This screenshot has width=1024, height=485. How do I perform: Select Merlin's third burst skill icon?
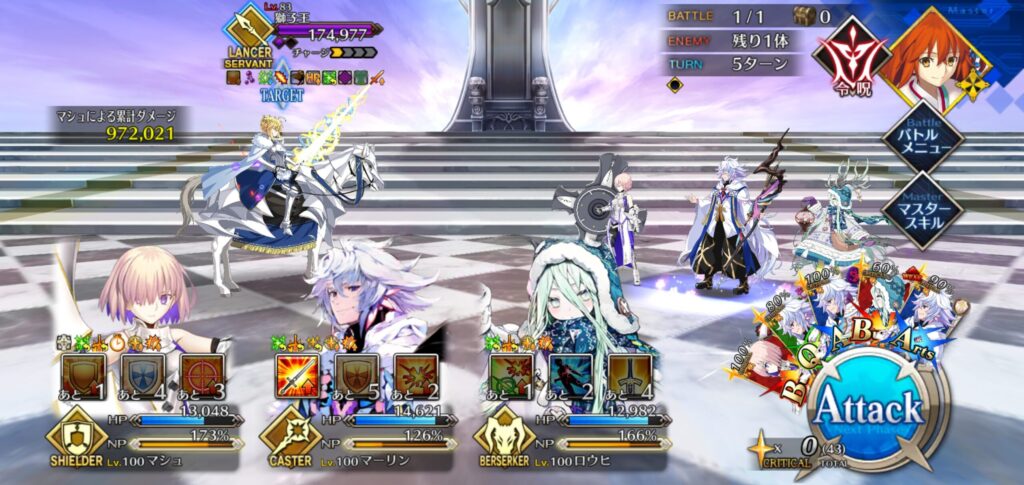coord(415,376)
